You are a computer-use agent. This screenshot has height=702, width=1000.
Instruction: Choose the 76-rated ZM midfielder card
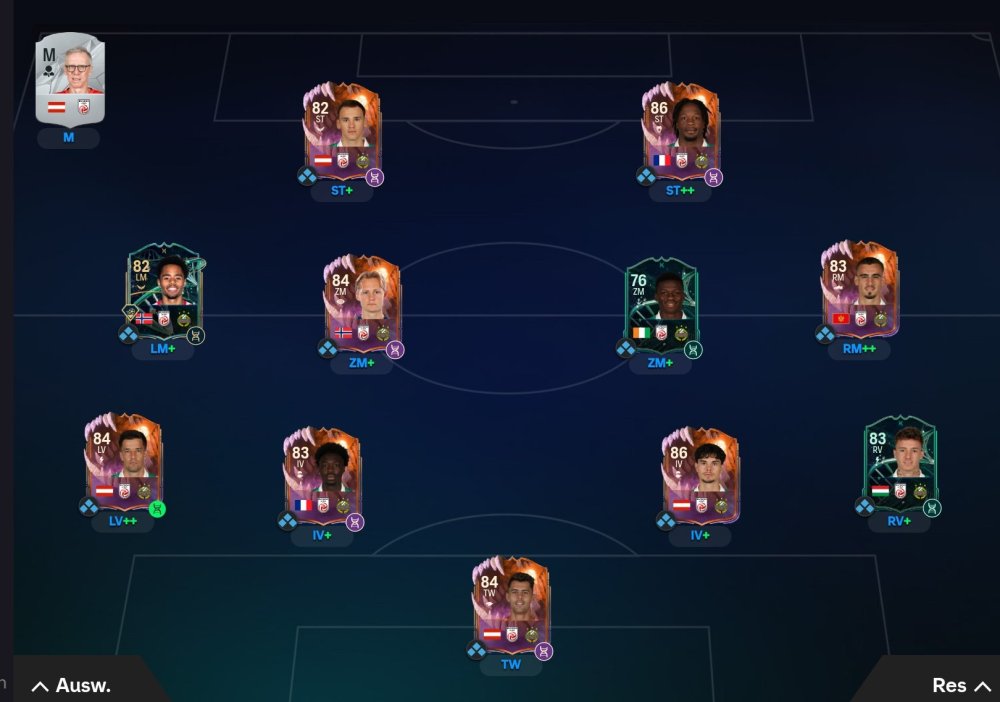click(x=661, y=303)
